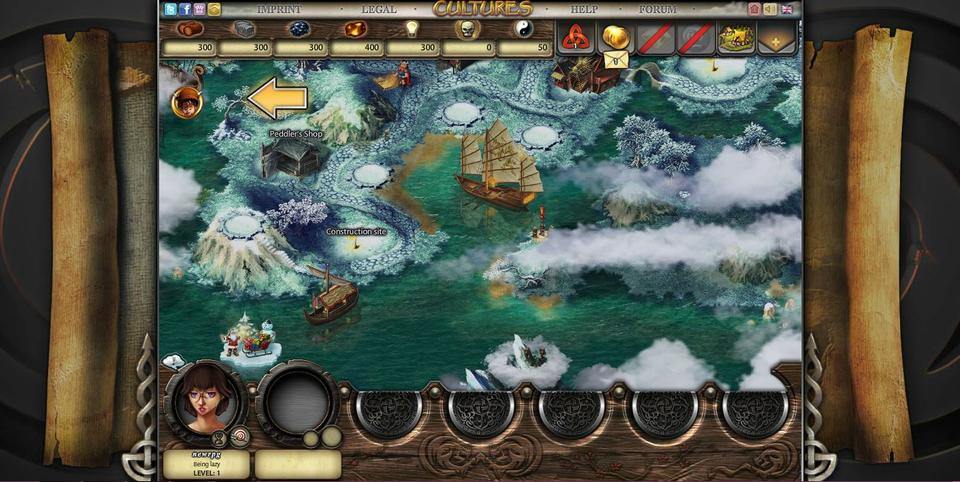This screenshot has width=960, height=482.
Task: Select the hero portrait with glasses
Action: (203, 397)
